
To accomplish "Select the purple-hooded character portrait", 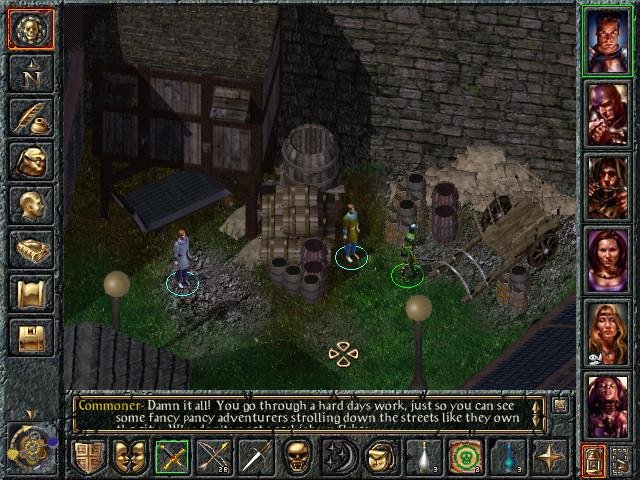I will (x=607, y=113).
